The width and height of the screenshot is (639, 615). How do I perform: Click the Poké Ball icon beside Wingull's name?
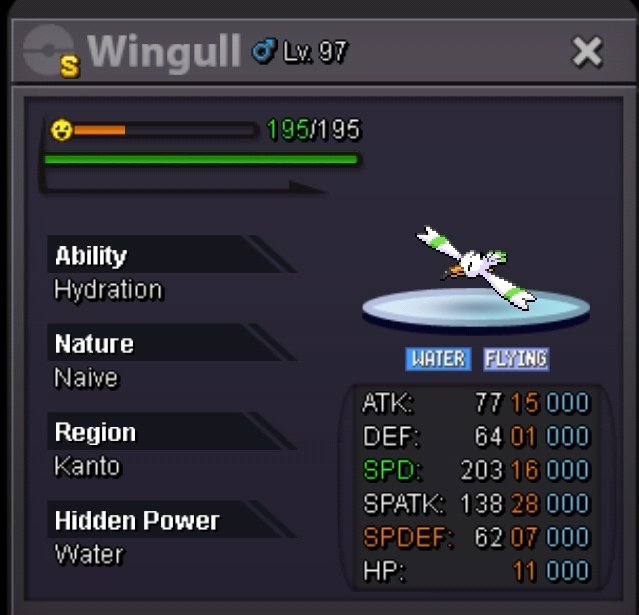50,50
